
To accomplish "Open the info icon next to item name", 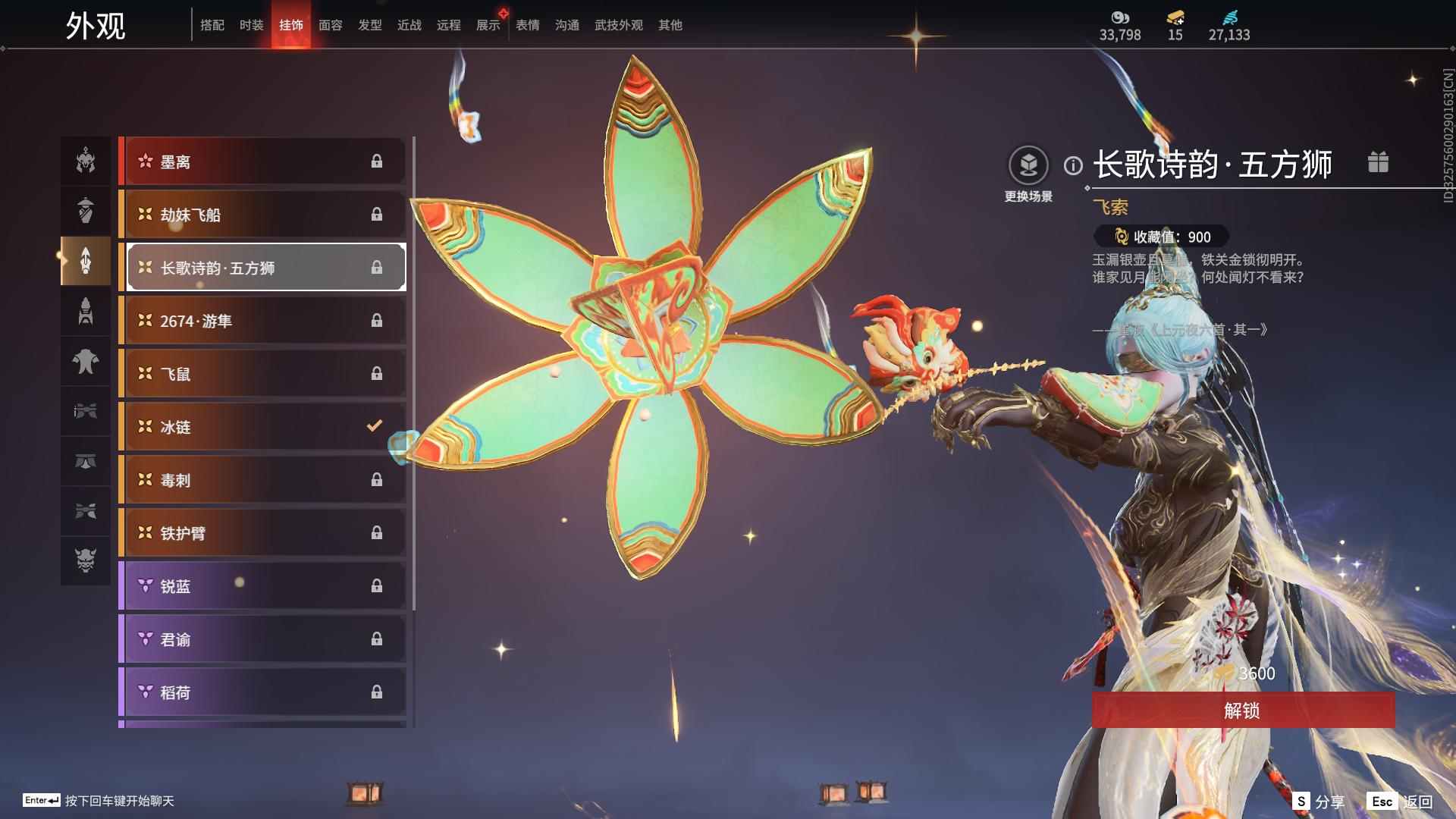I will [1073, 165].
